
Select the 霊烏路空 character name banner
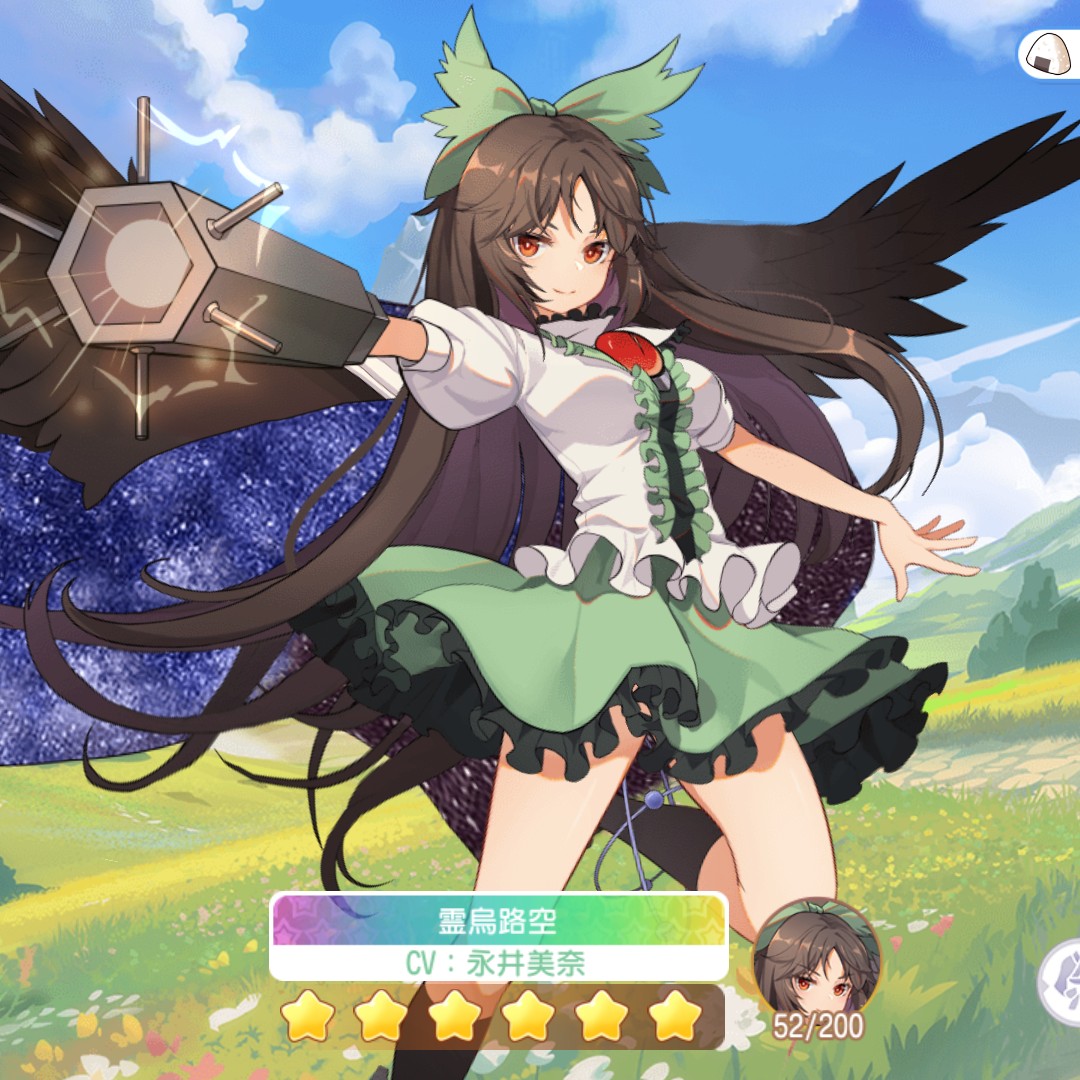coord(498,921)
